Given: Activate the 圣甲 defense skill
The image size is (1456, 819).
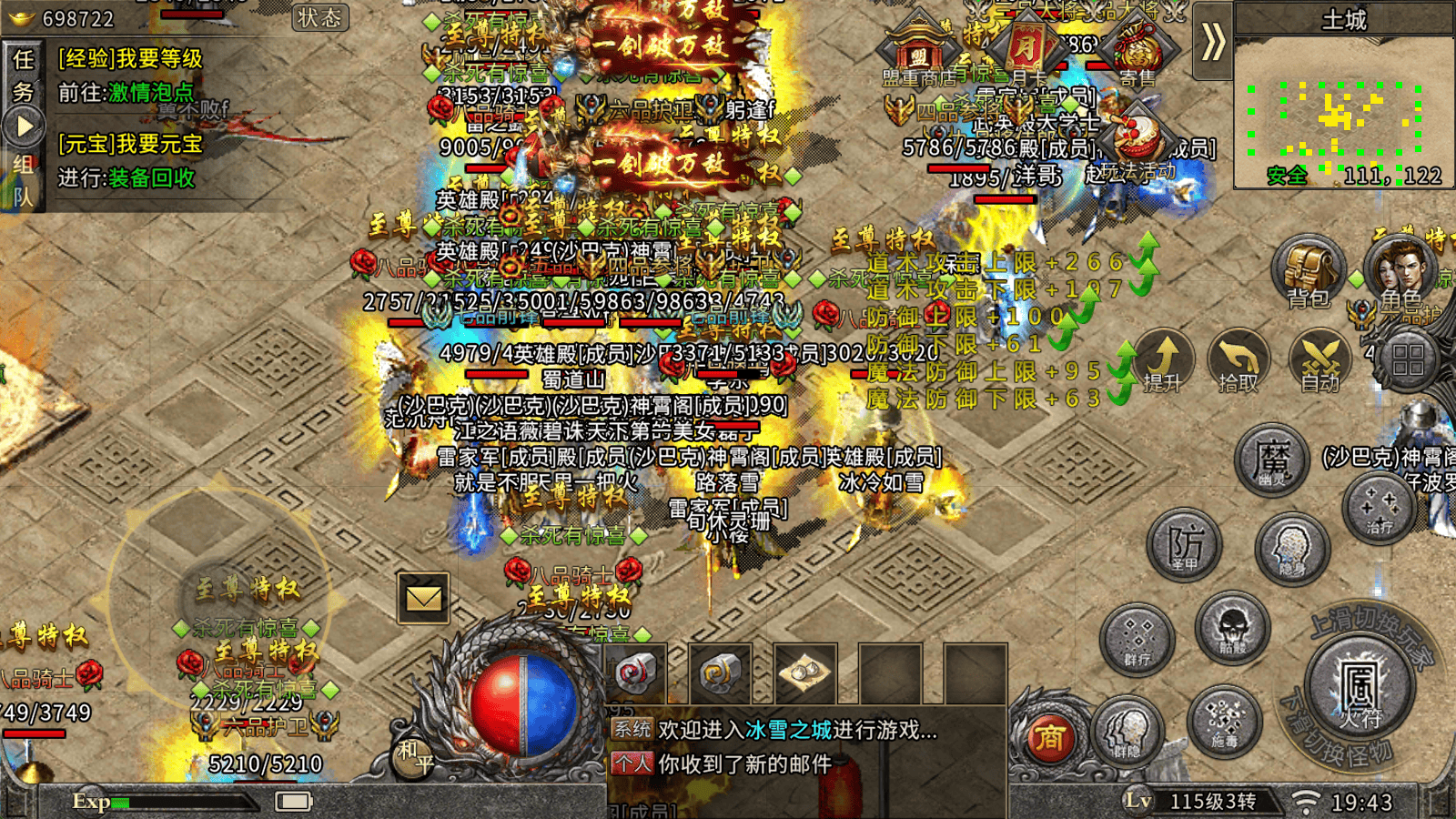Looking at the screenshot, I should [1184, 544].
